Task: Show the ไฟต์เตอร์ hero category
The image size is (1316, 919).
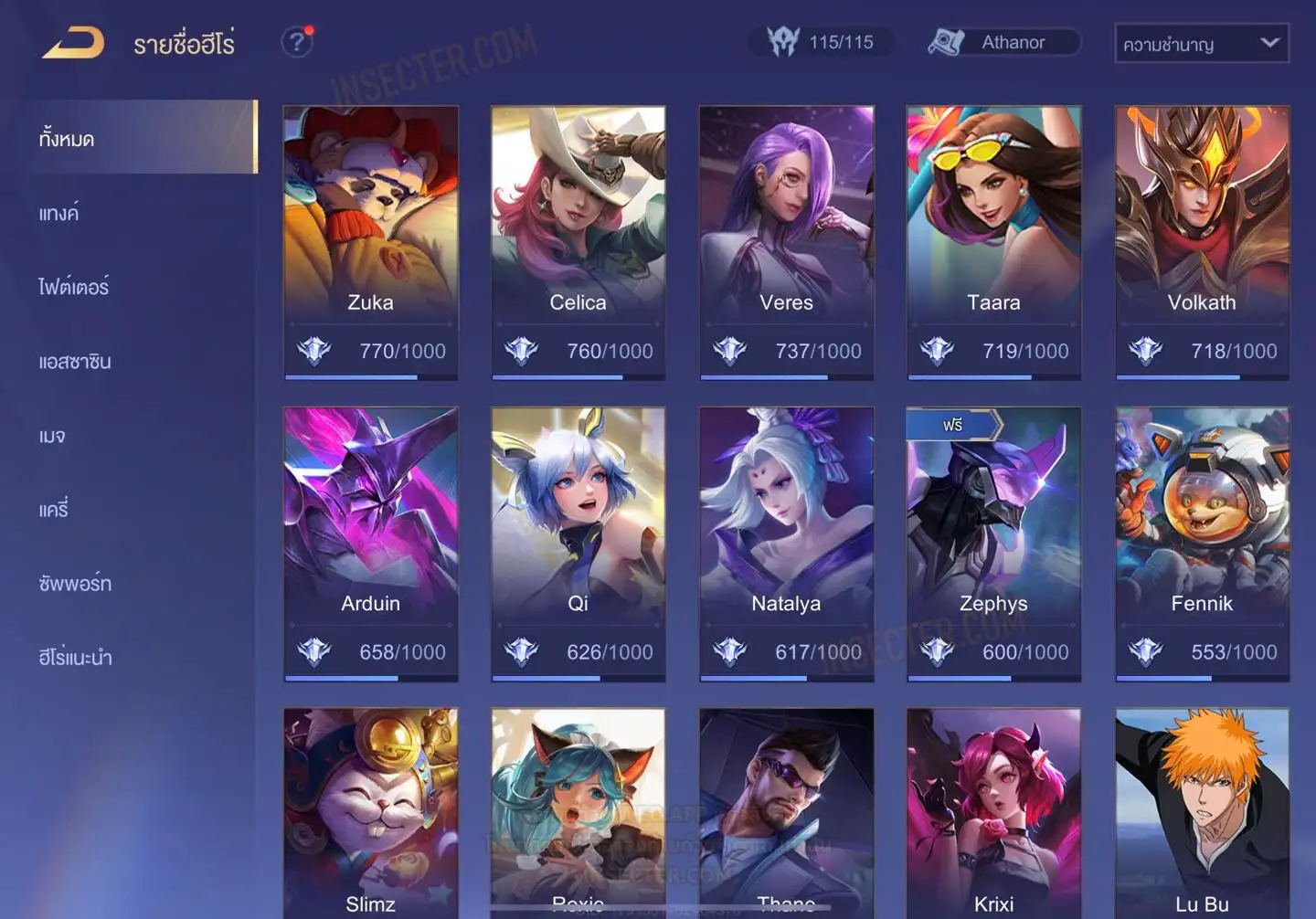Action: 74,287
